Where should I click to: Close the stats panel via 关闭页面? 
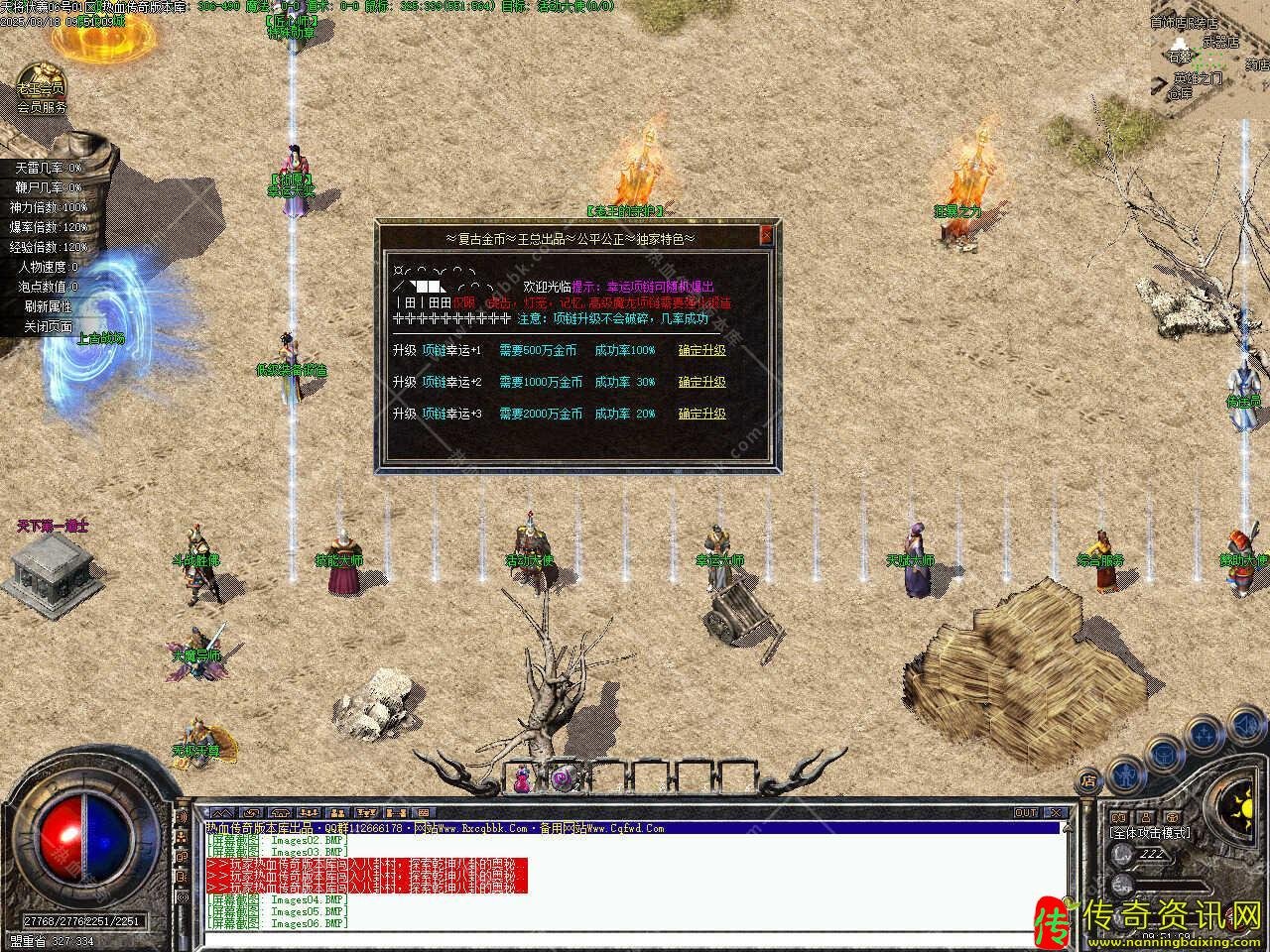[x=49, y=326]
